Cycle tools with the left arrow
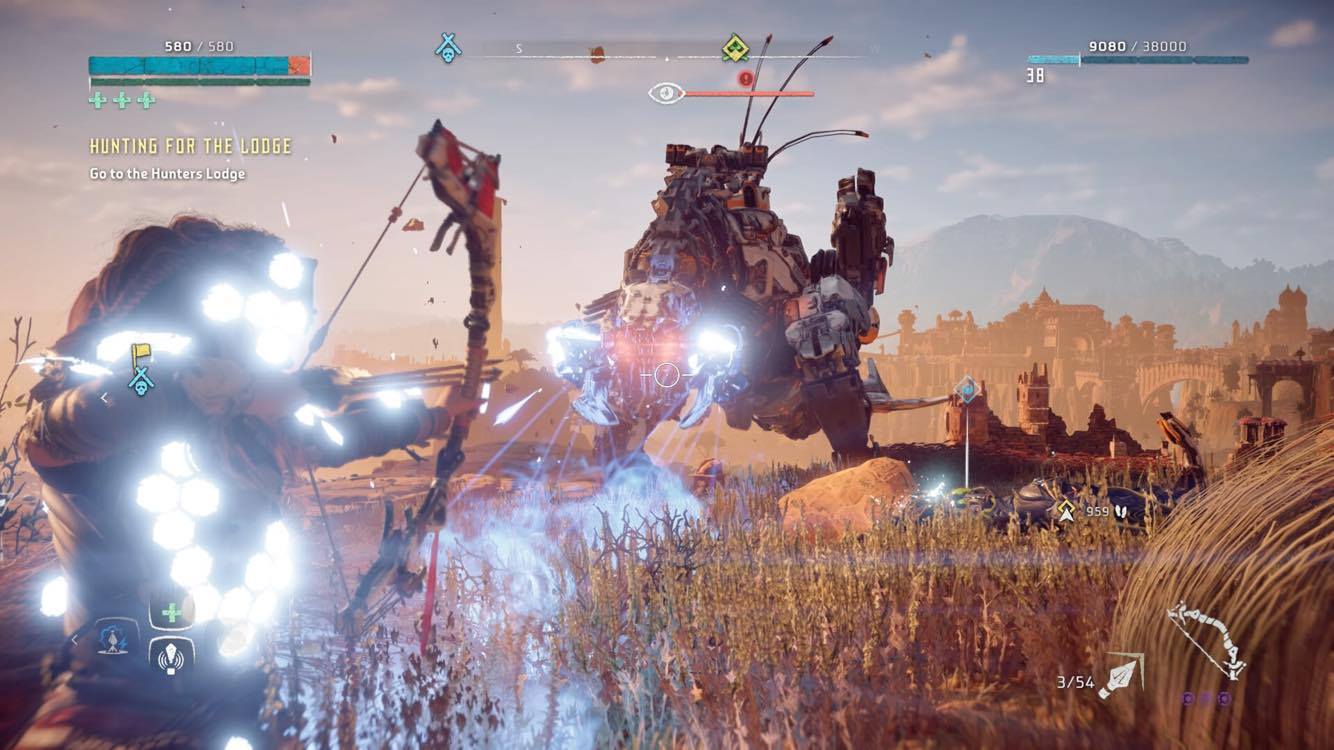The height and width of the screenshot is (750, 1334). [x=74, y=639]
